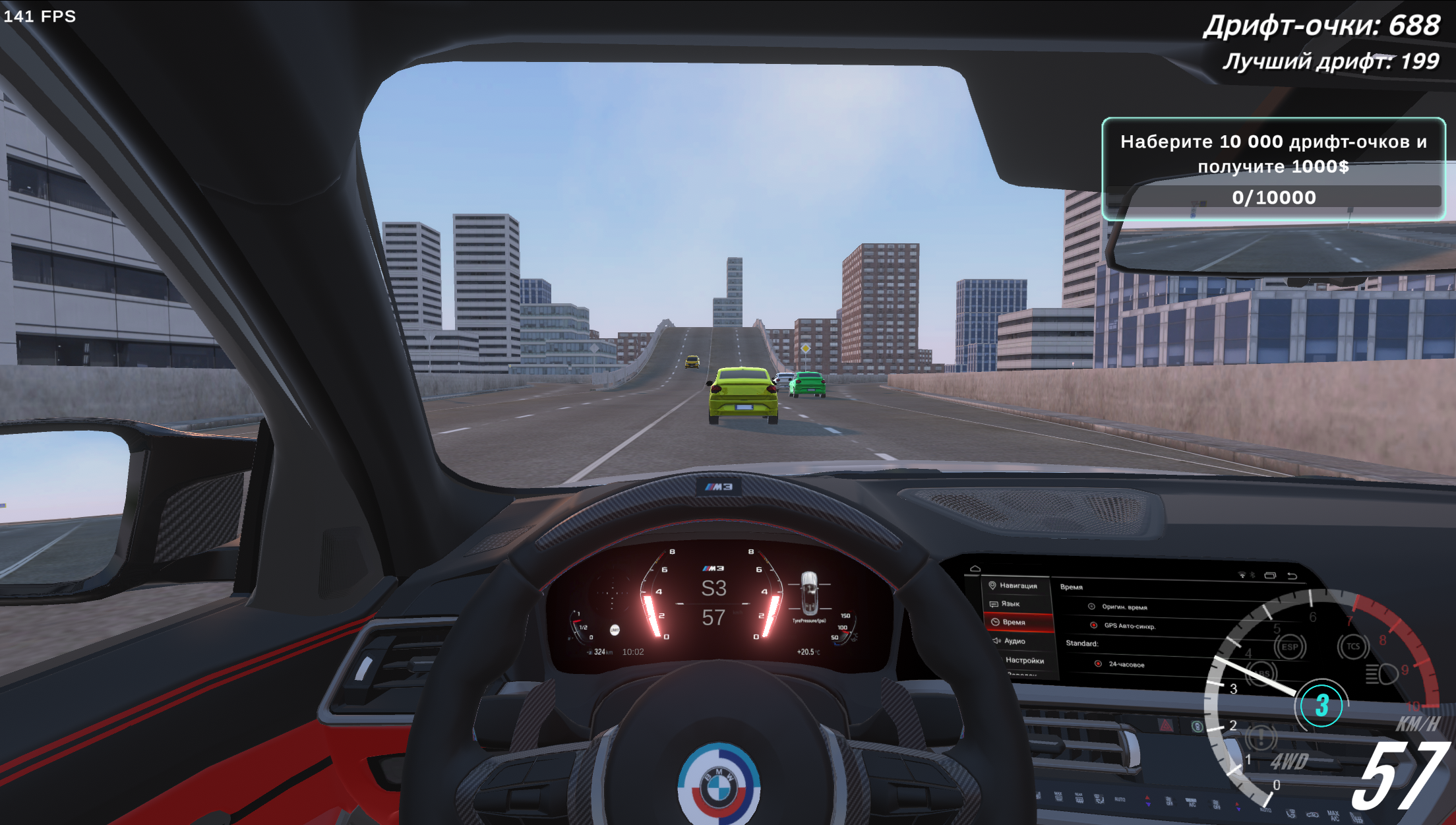Click the TCS indicator on the speedometer

click(1353, 645)
